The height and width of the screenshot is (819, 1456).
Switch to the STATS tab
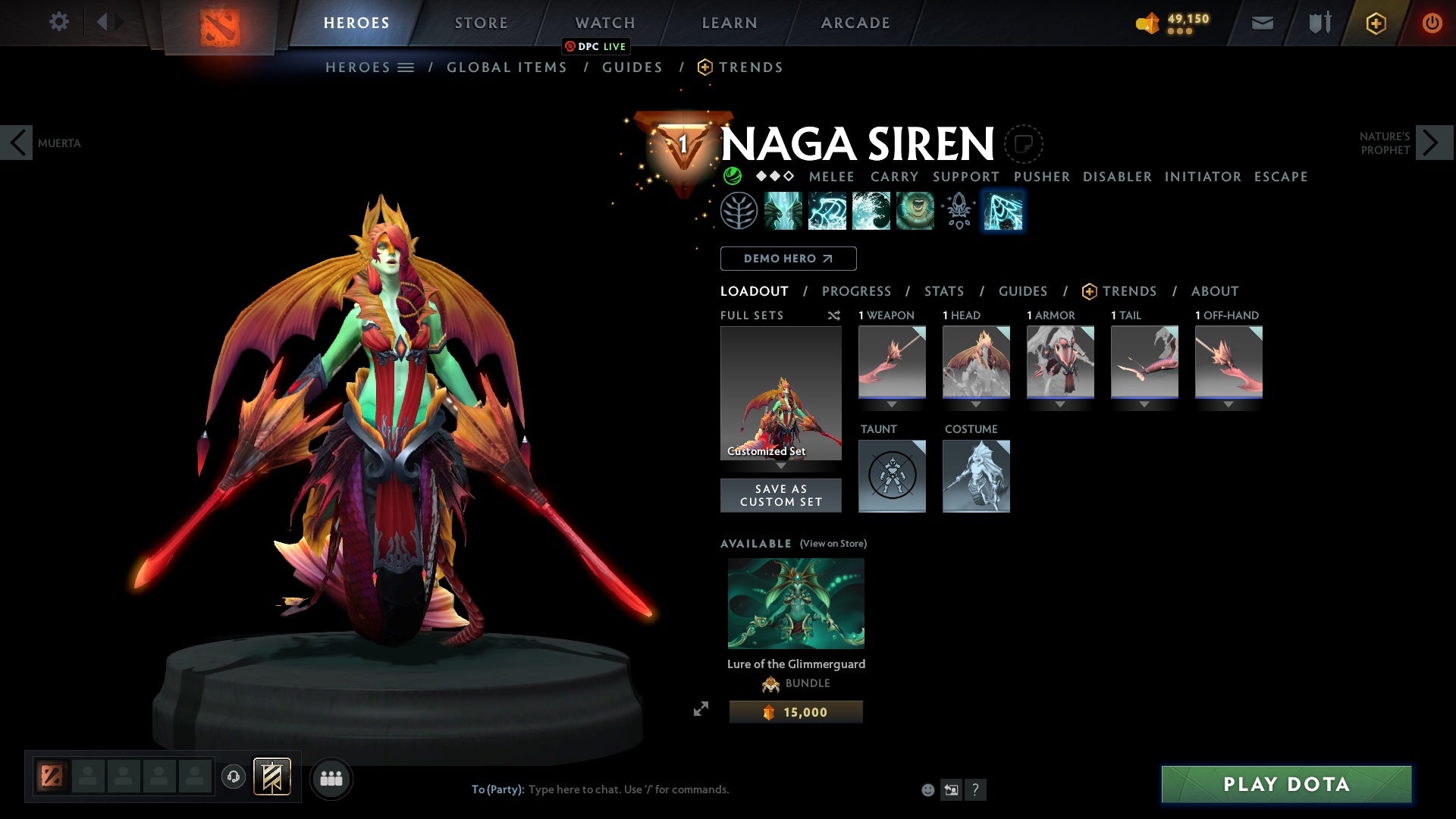(x=943, y=291)
